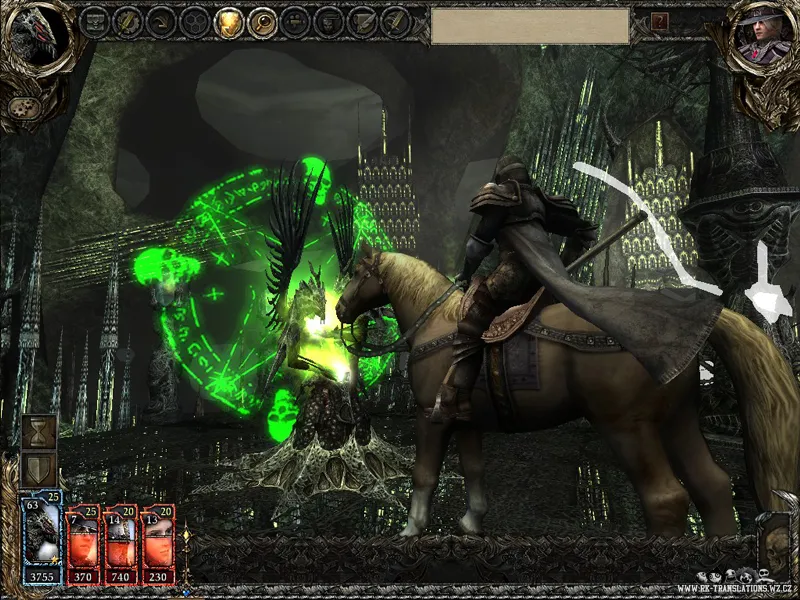800x600 pixels.
Task: Select the honeycomb hex grid toolbar icon
Action: (194, 21)
